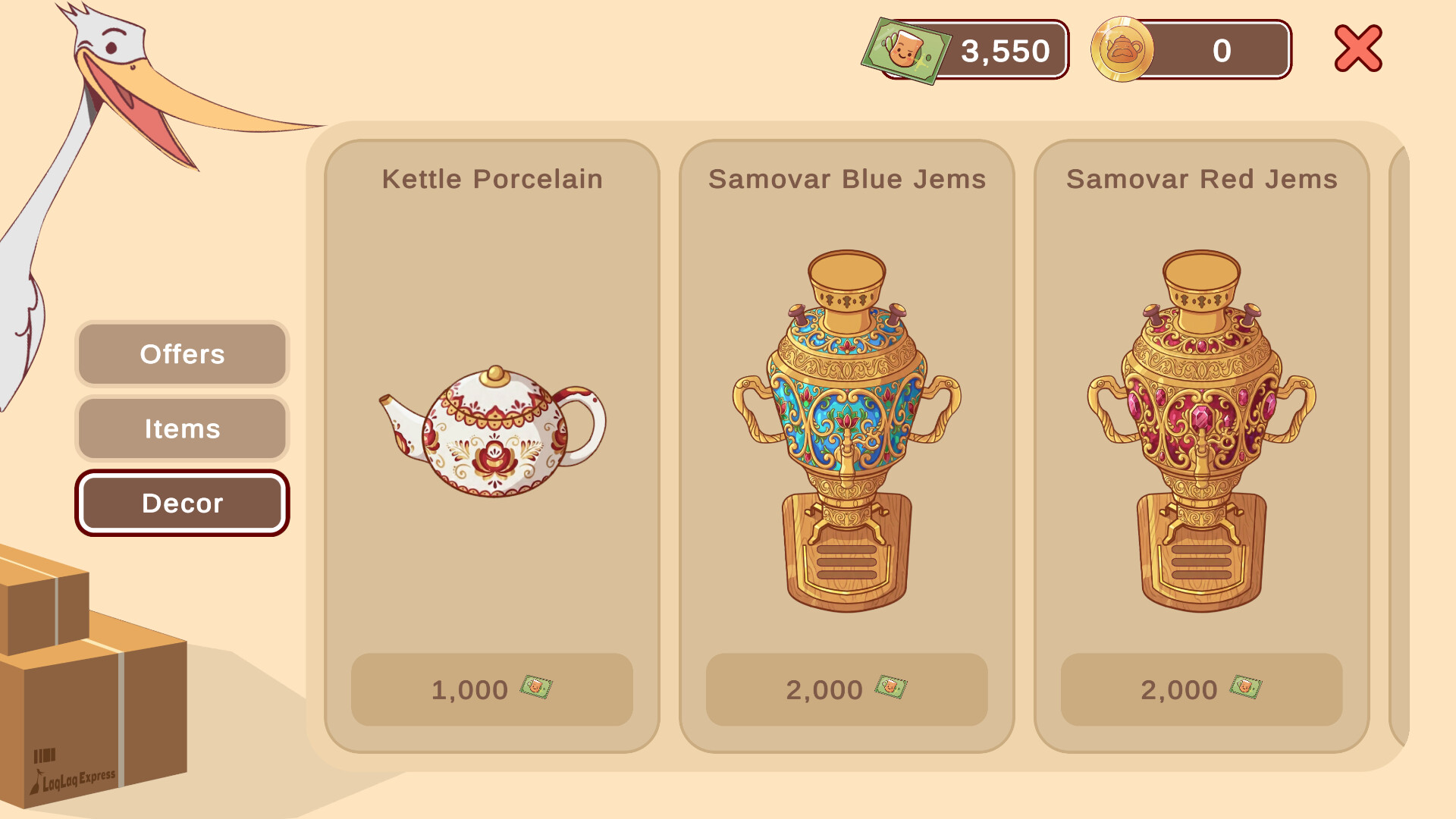Buy the Kettle Porcelain for 1,000
This screenshot has height=819, width=1456.
point(491,689)
